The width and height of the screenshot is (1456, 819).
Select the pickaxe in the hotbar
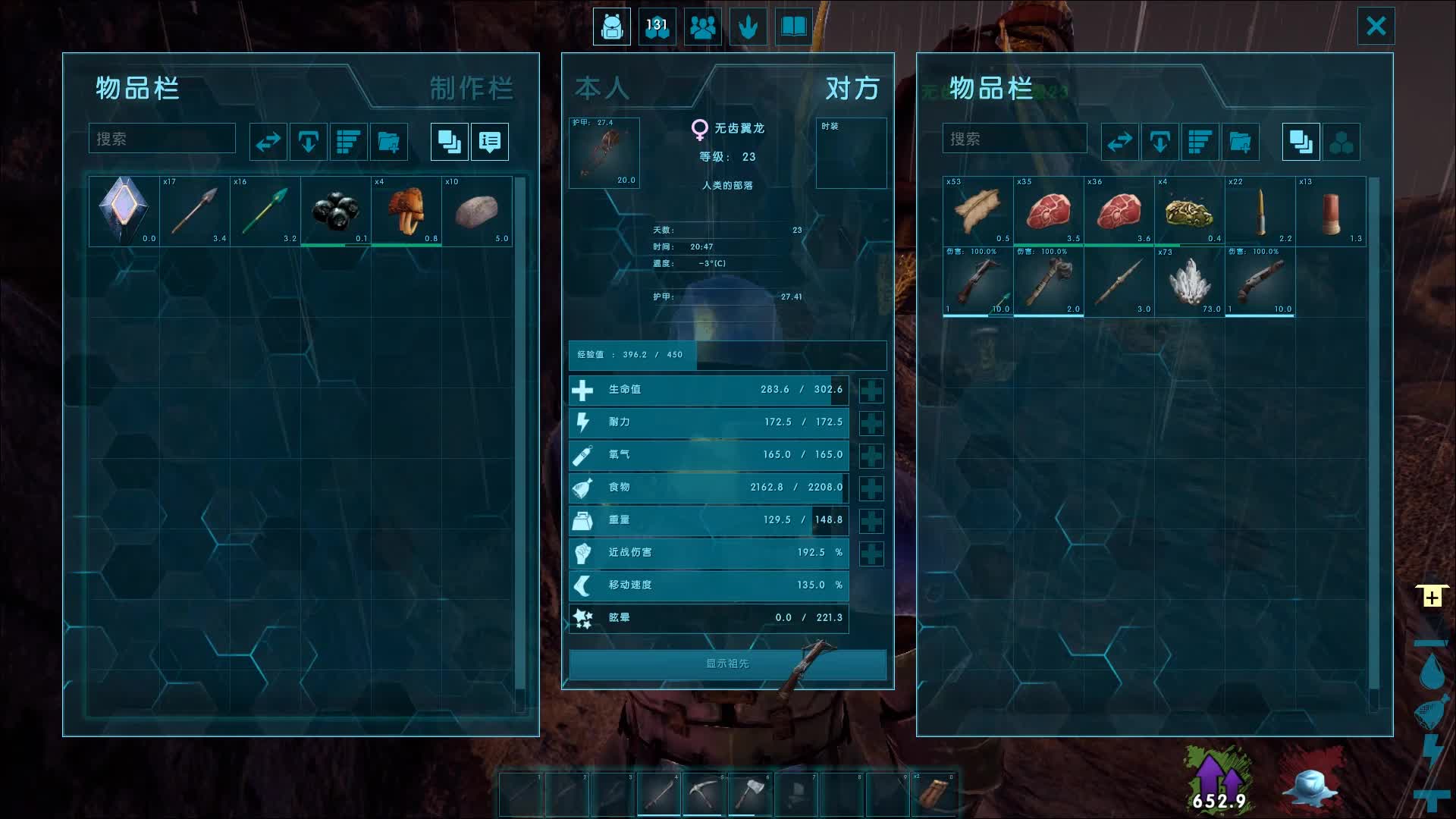pos(704,792)
